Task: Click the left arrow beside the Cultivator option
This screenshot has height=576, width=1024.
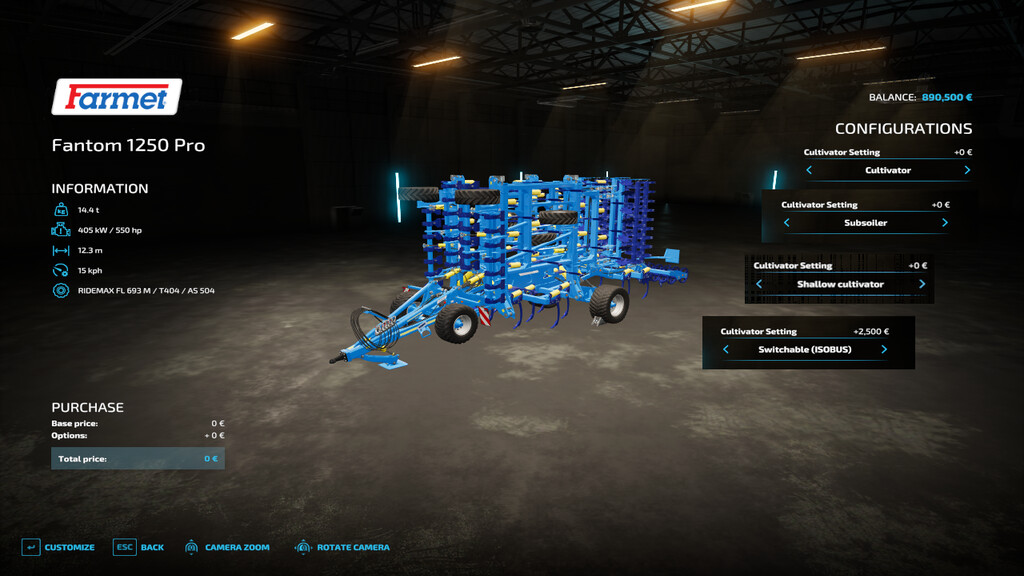Action: click(x=809, y=171)
